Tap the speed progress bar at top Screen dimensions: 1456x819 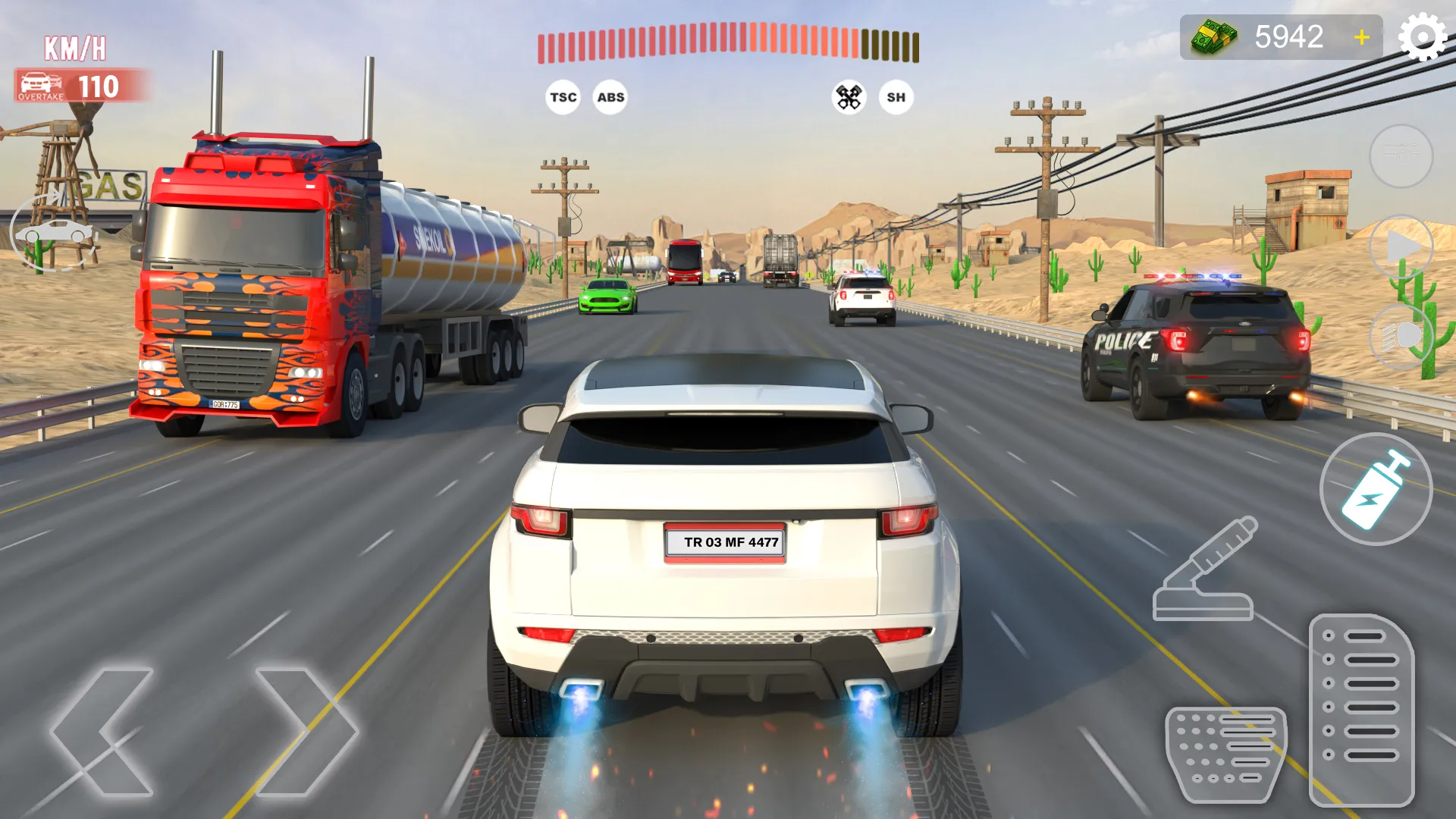[728, 43]
